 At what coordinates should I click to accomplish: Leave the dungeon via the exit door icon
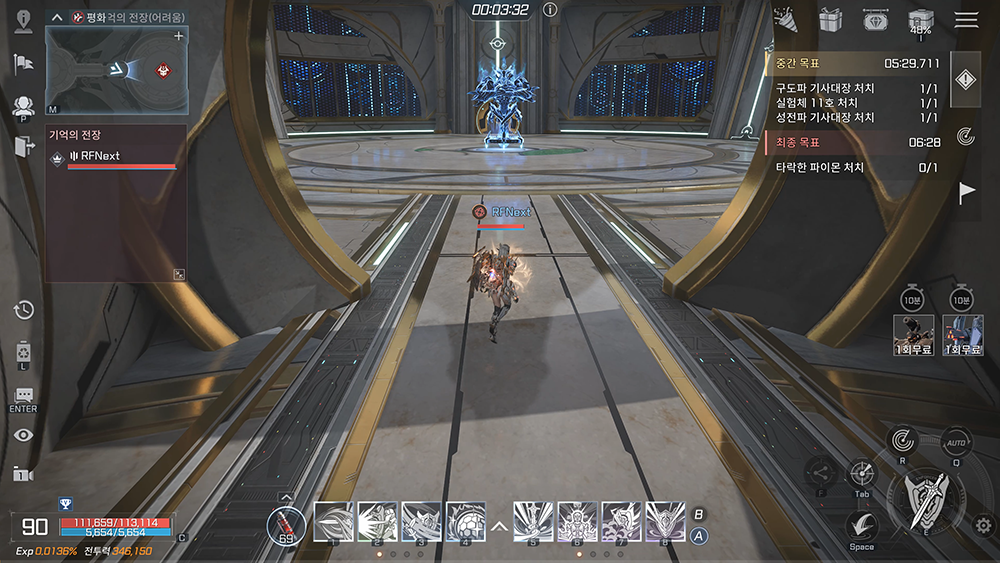[24, 146]
